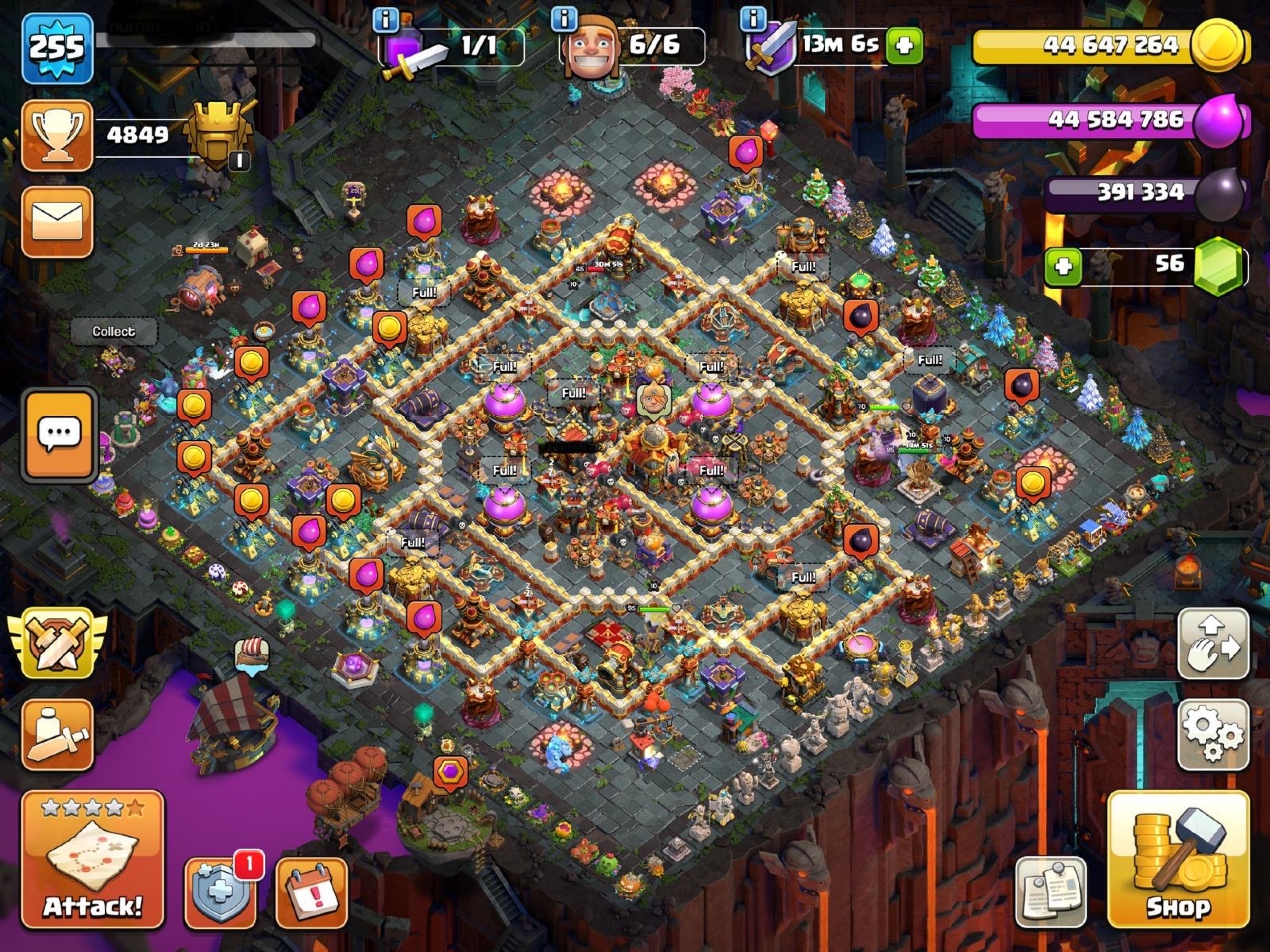The image size is (1270, 952).
Task: Tap the dark elixir storage bar
Action: click(x=1143, y=193)
